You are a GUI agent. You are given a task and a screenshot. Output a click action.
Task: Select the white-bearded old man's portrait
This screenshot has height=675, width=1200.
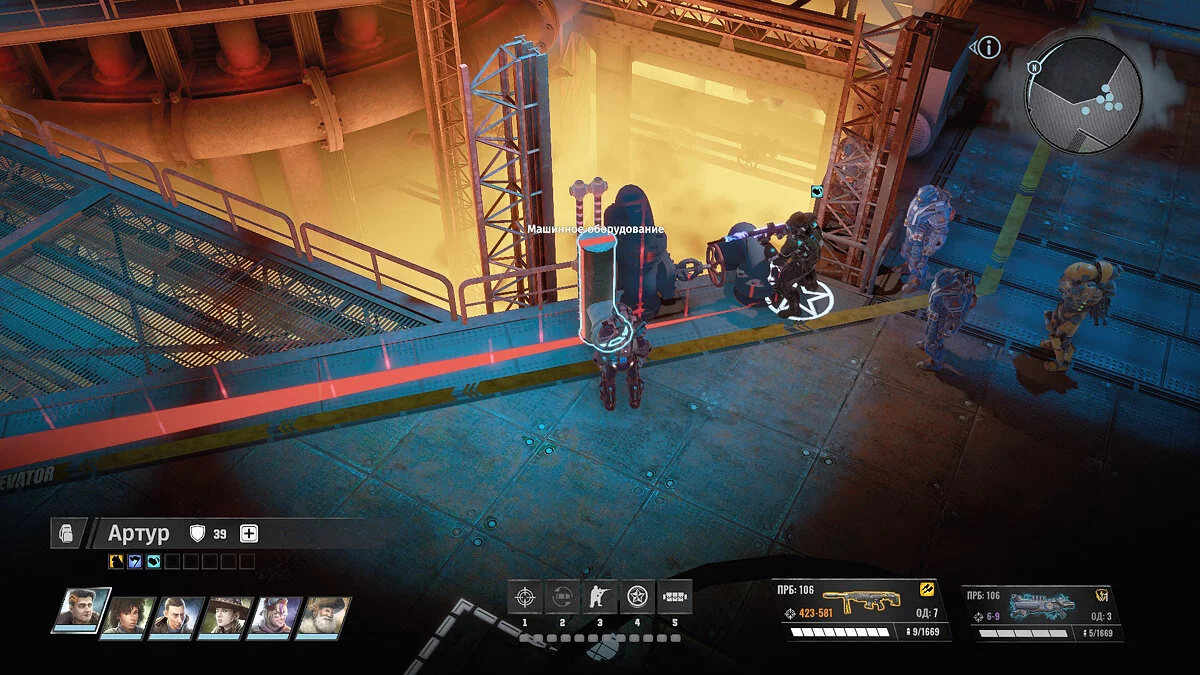coord(324,617)
